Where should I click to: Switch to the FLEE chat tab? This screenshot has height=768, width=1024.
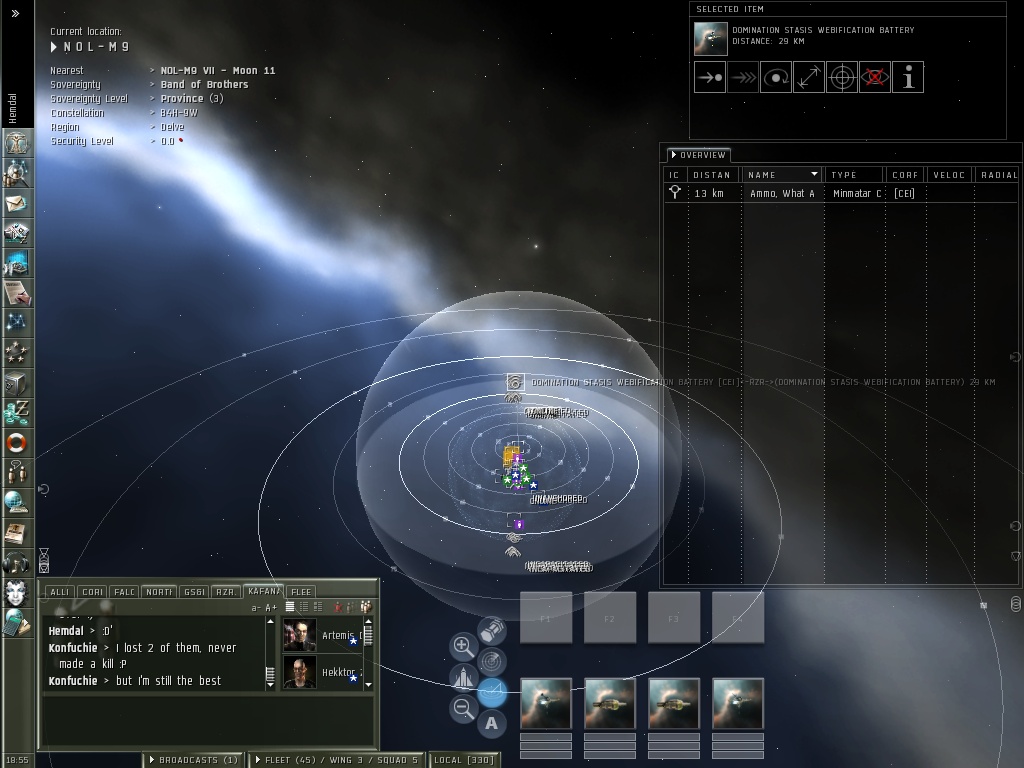tap(301, 592)
